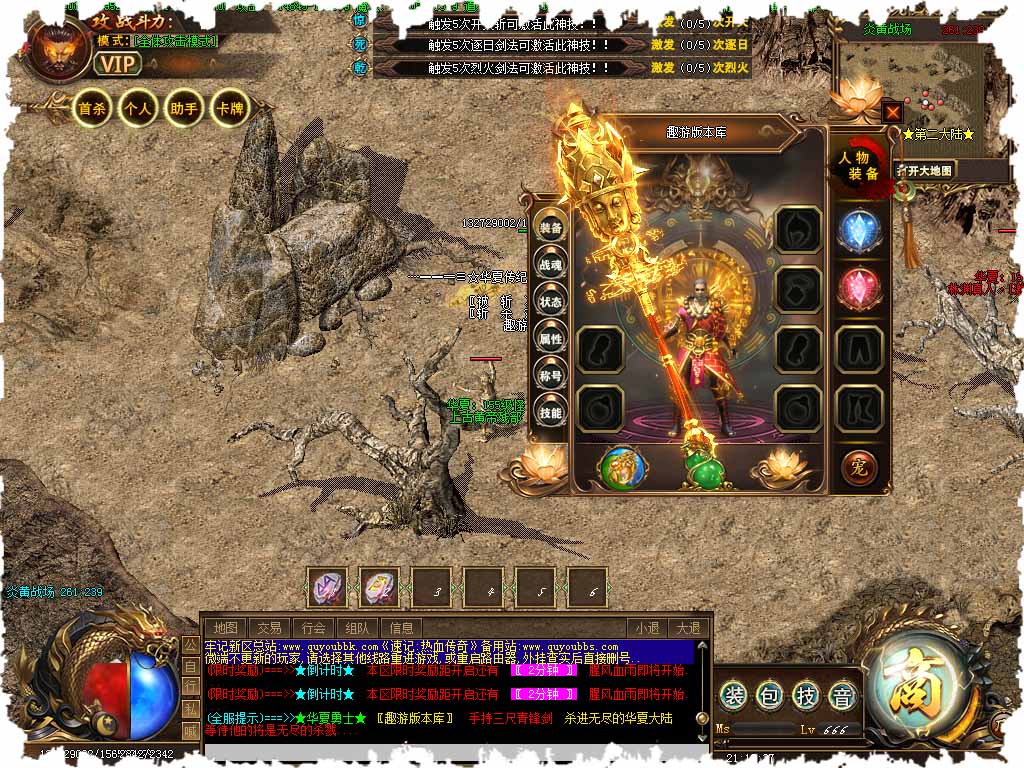
Task: Select the blue crystal gem slot
Action: tap(858, 231)
